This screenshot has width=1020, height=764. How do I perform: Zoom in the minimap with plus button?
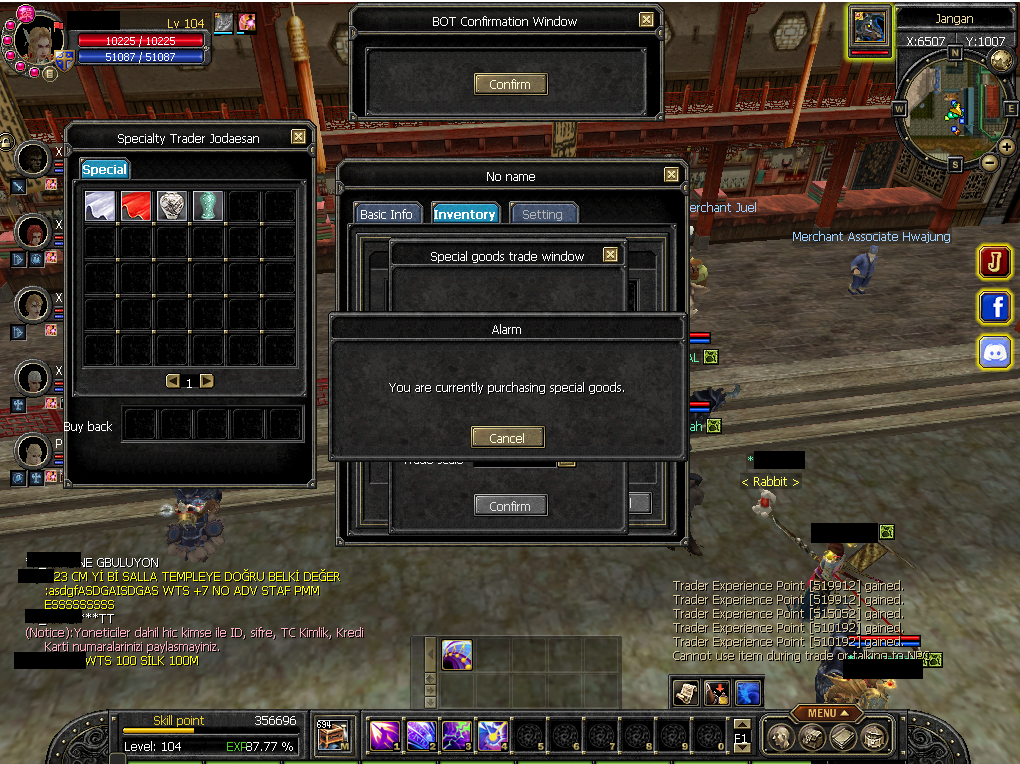1006,146
